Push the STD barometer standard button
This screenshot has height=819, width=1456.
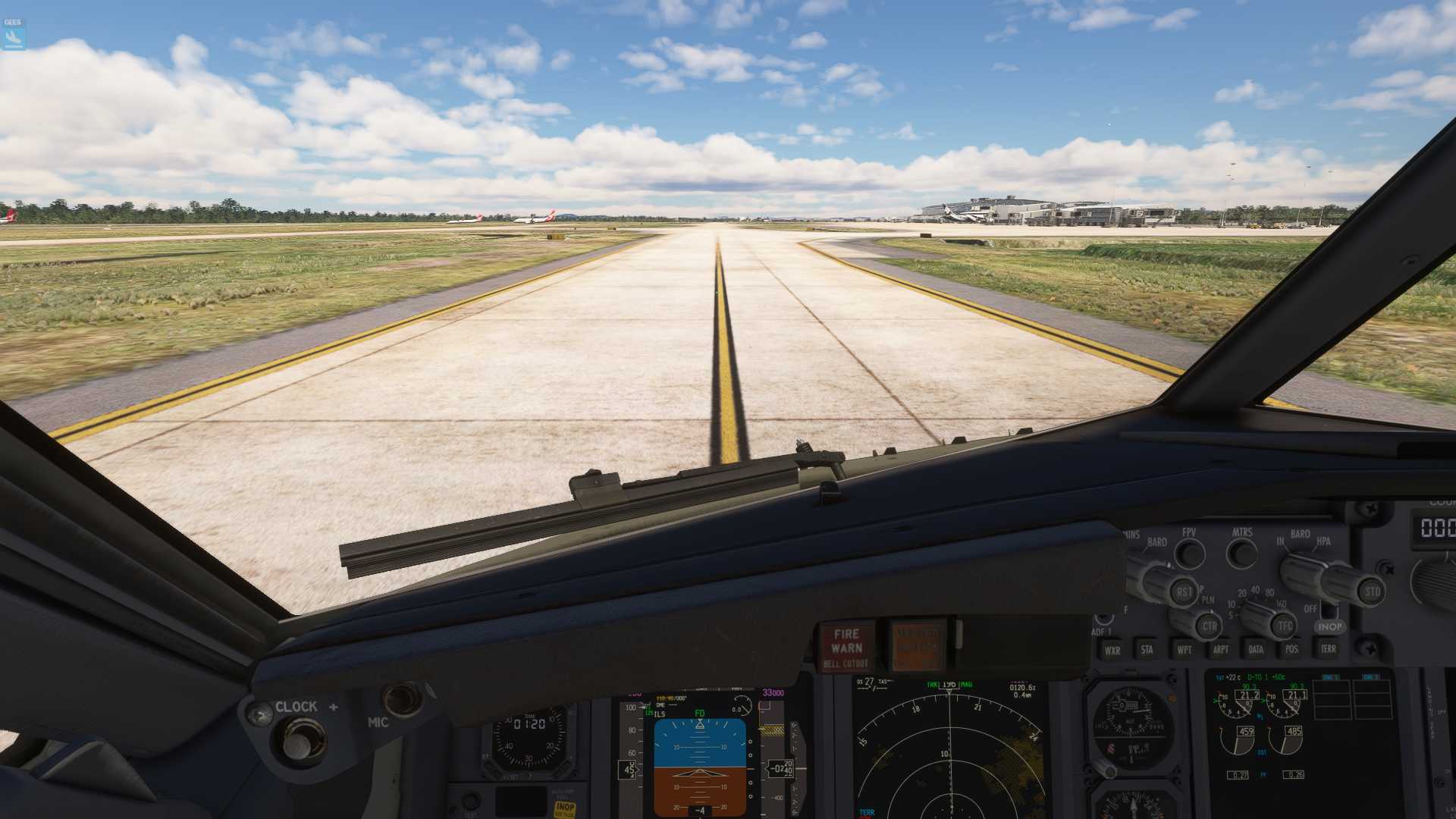click(x=1372, y=591)
